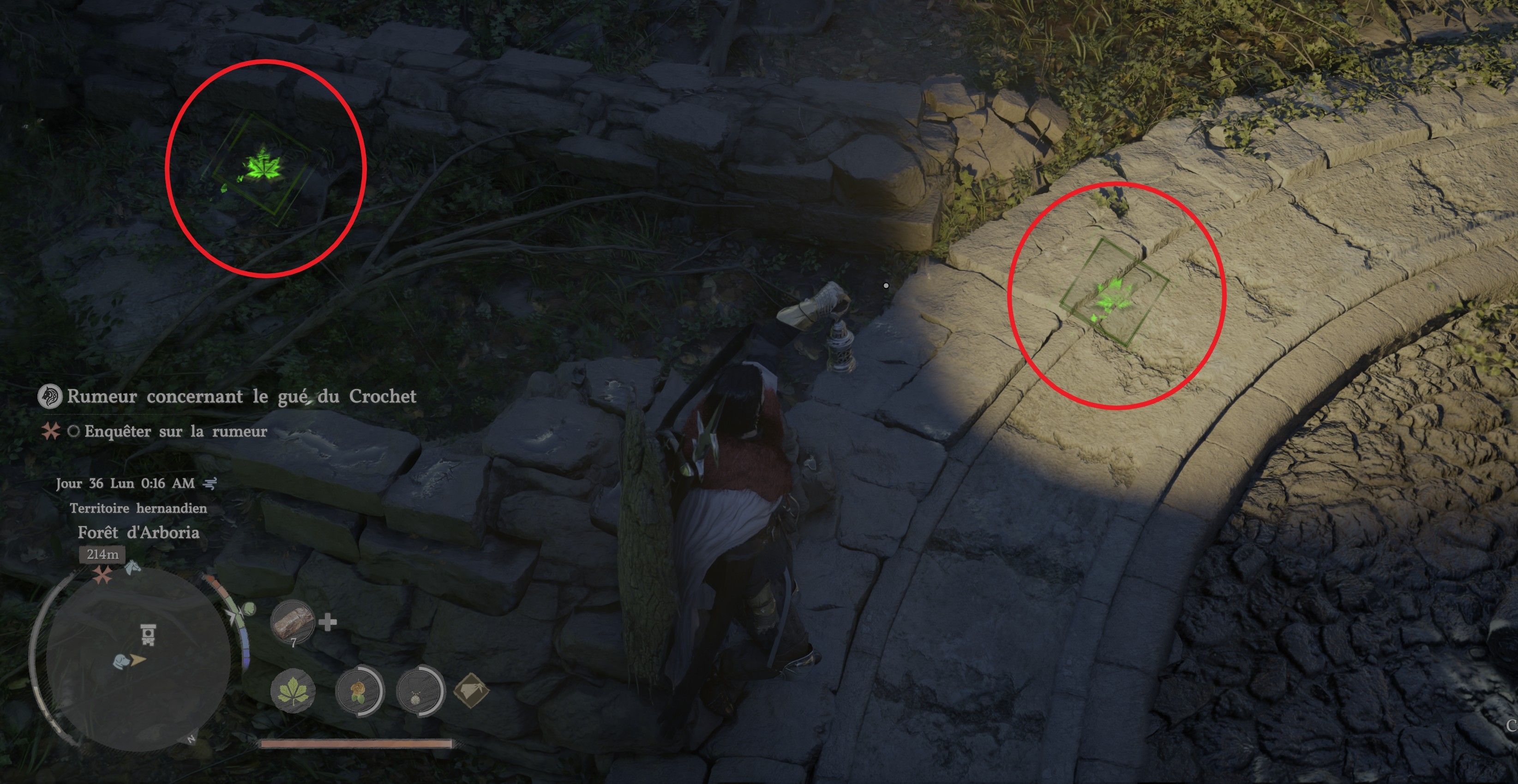Viewport: 1518px width, 784px height.
Task: Open the 'Rumeur concernant le gué du Crochet' quest
Action: coord(241,396)
